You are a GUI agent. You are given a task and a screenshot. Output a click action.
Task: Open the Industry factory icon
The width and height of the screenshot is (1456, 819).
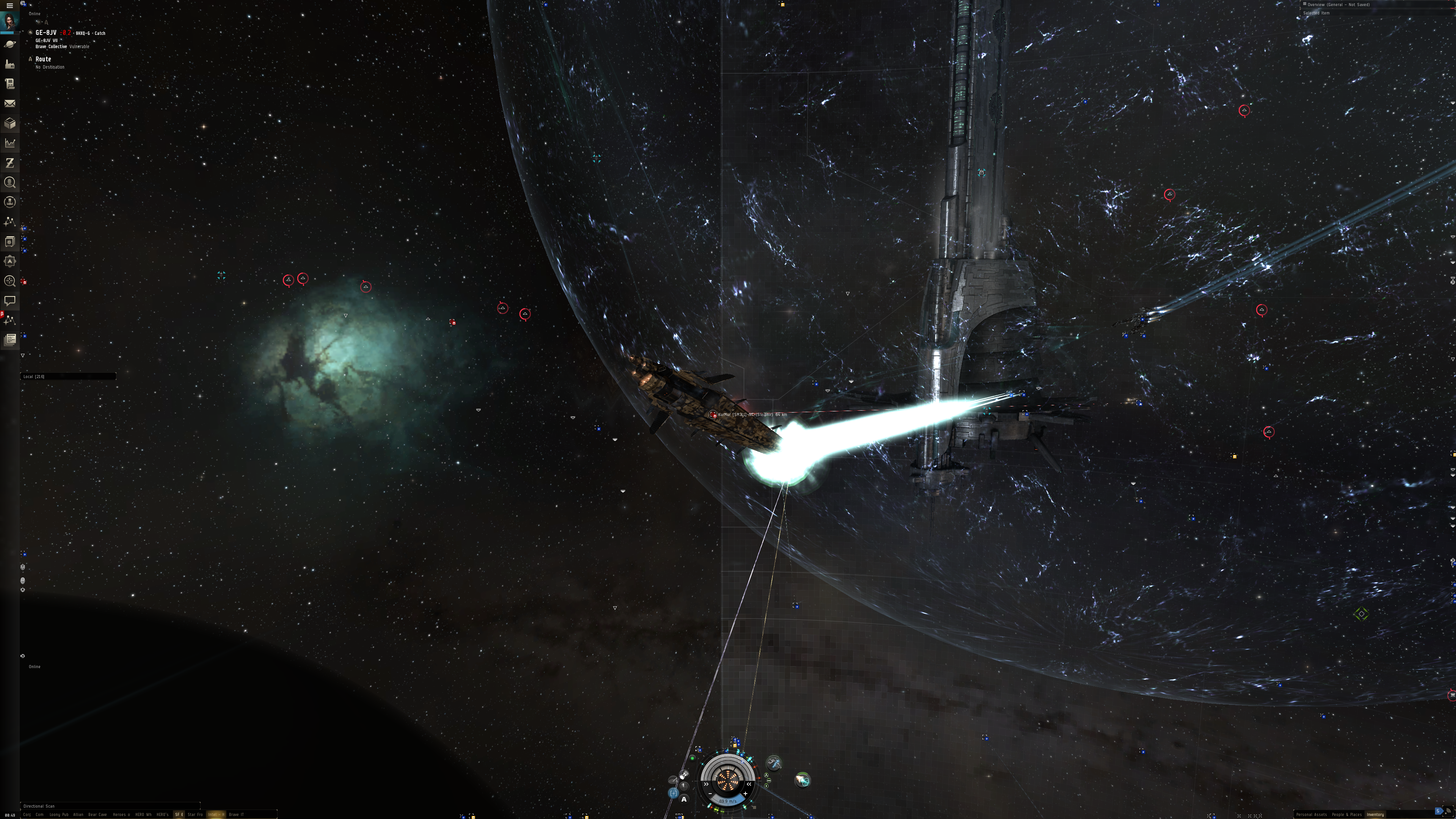9,64
